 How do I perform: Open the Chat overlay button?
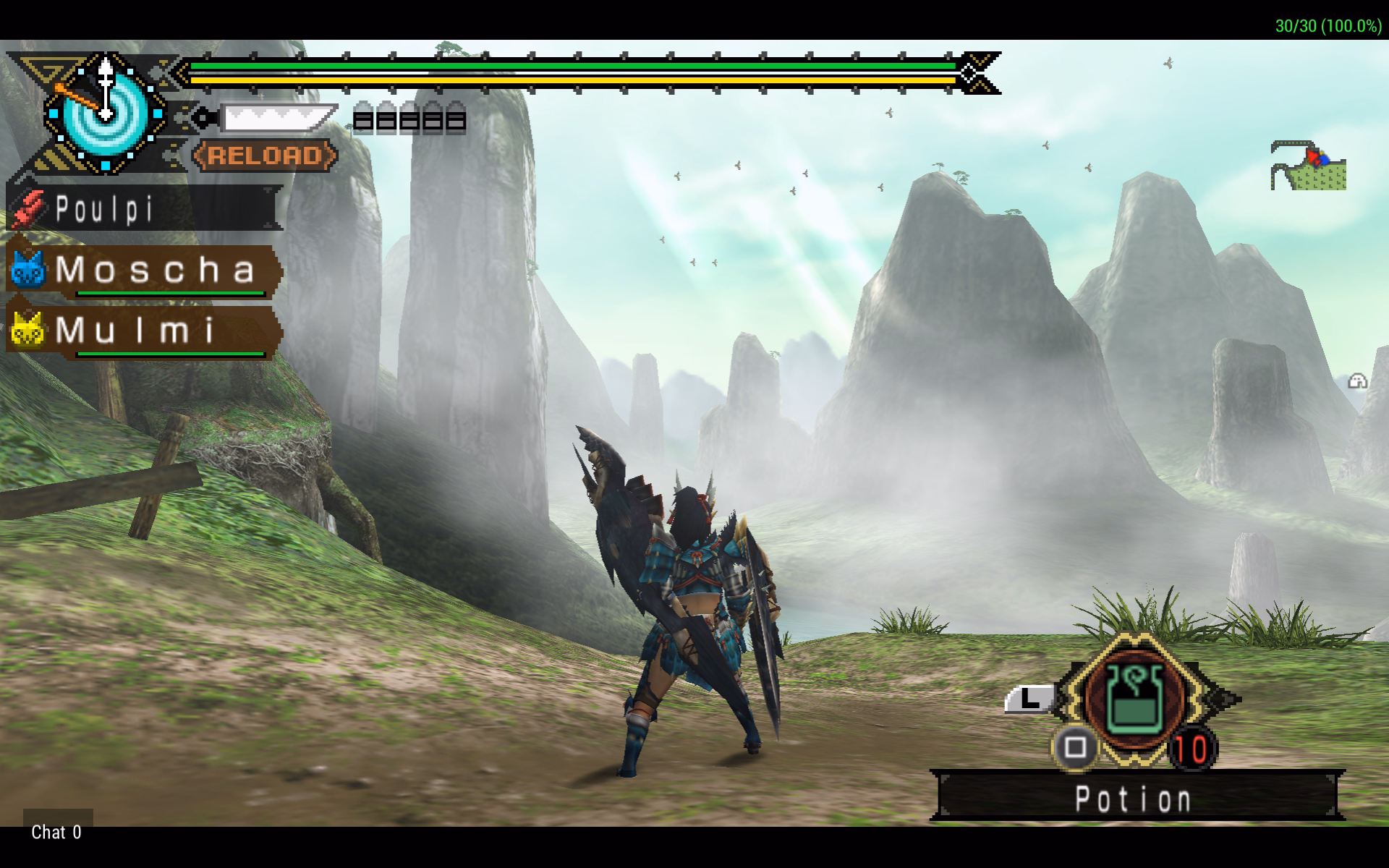[x=57, y=832]
